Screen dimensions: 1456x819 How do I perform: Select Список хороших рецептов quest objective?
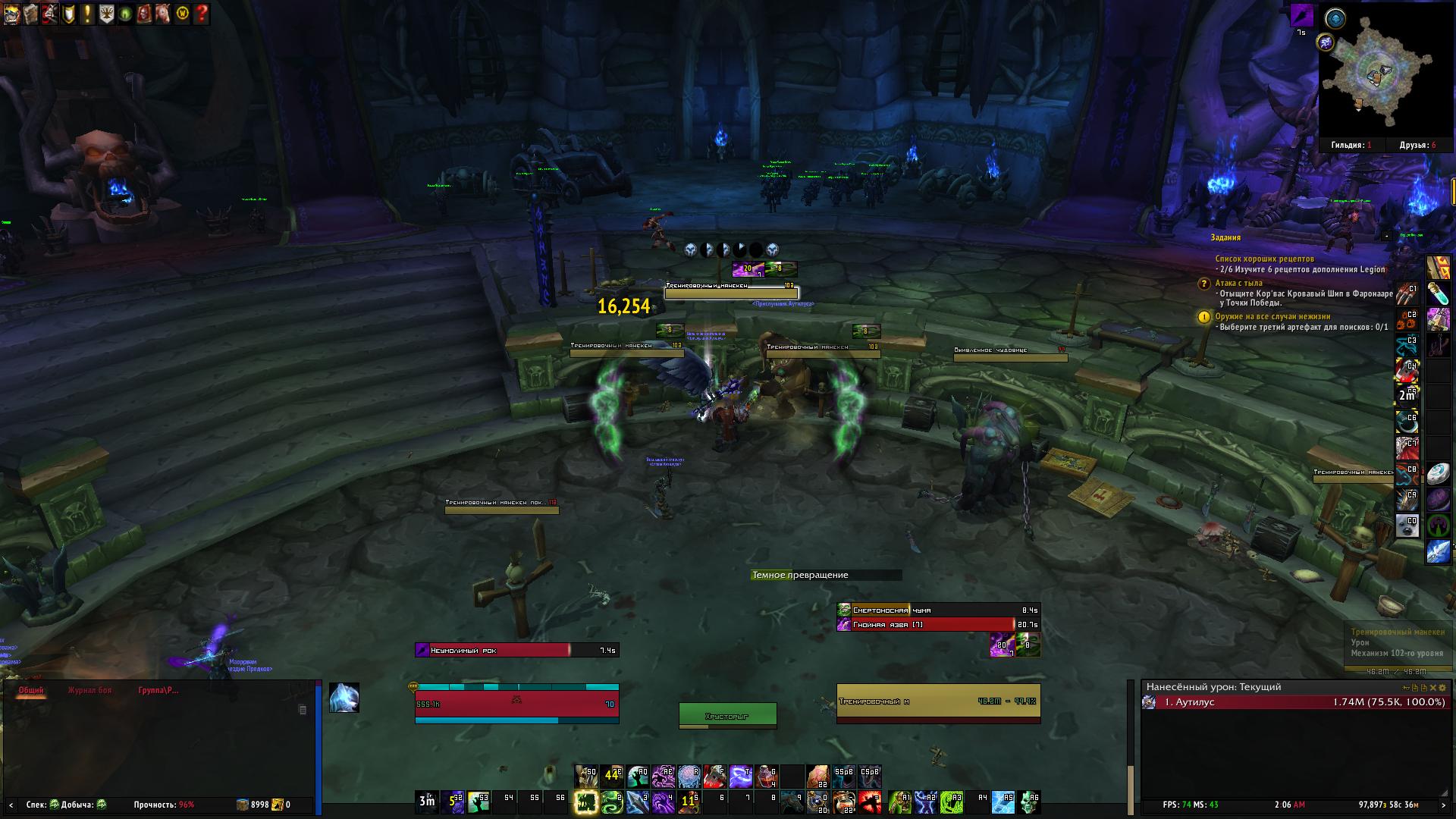pos(1264,259)
